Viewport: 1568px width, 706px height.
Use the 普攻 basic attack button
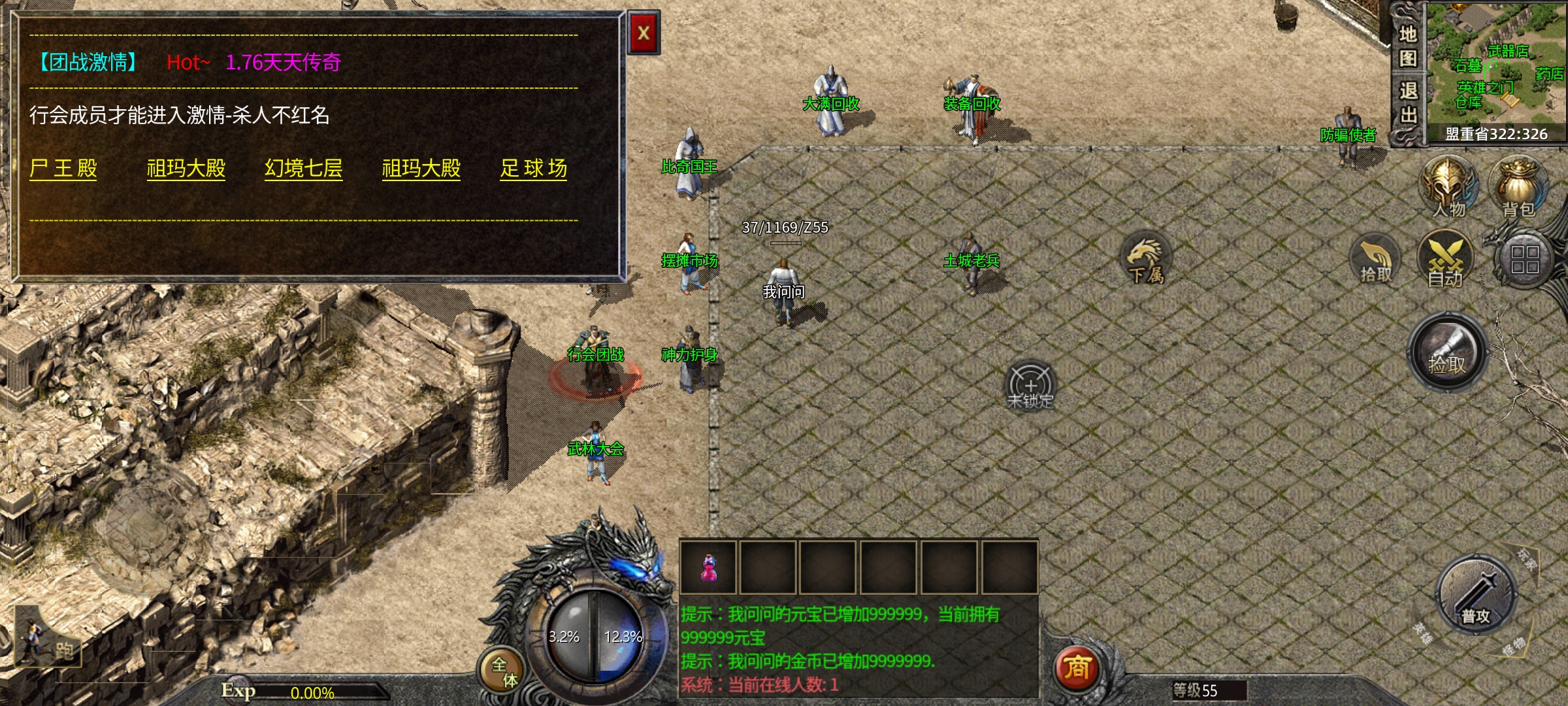point(1476,596)
